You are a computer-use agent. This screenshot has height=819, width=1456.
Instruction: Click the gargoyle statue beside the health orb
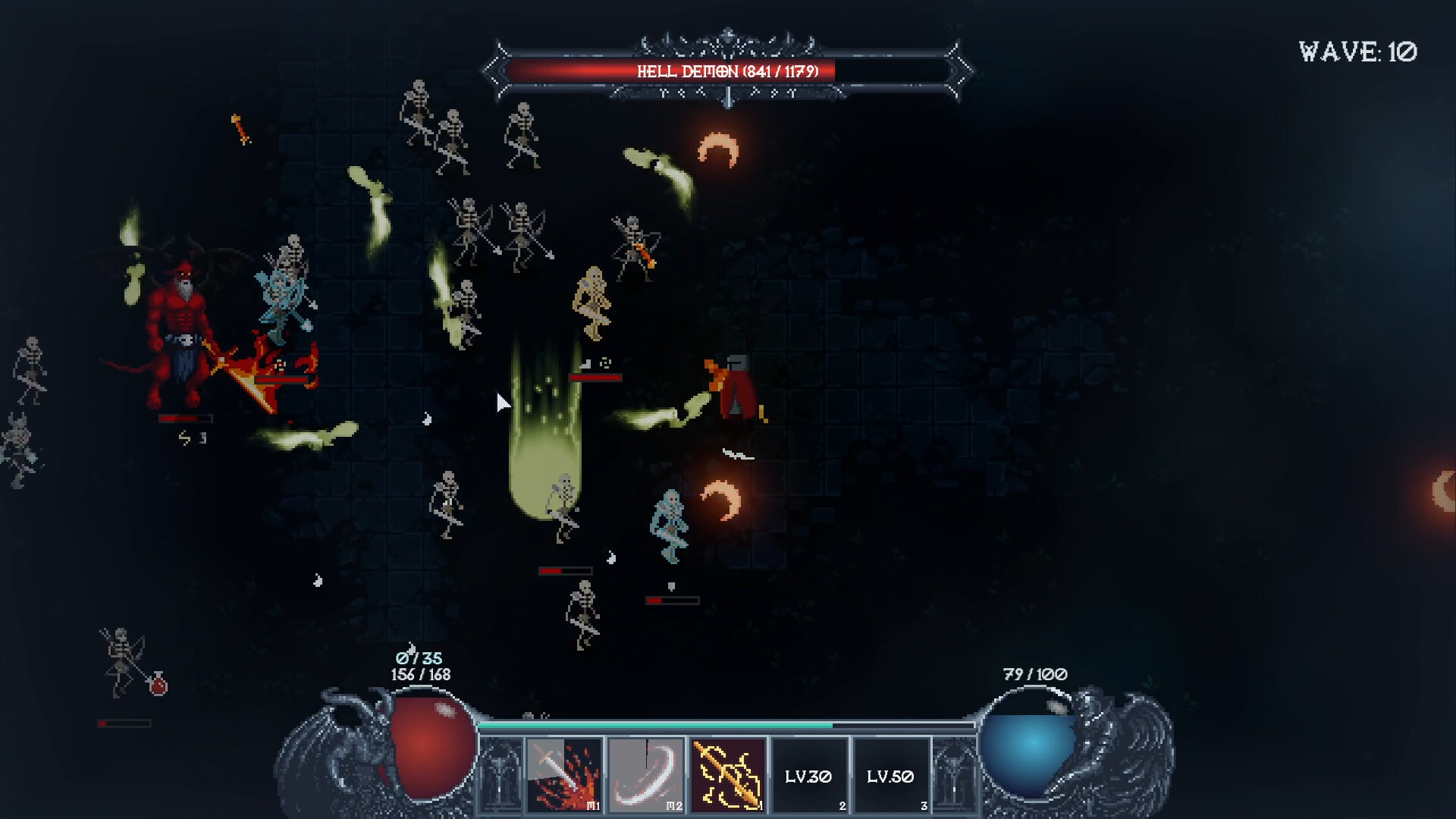[339, 747]
